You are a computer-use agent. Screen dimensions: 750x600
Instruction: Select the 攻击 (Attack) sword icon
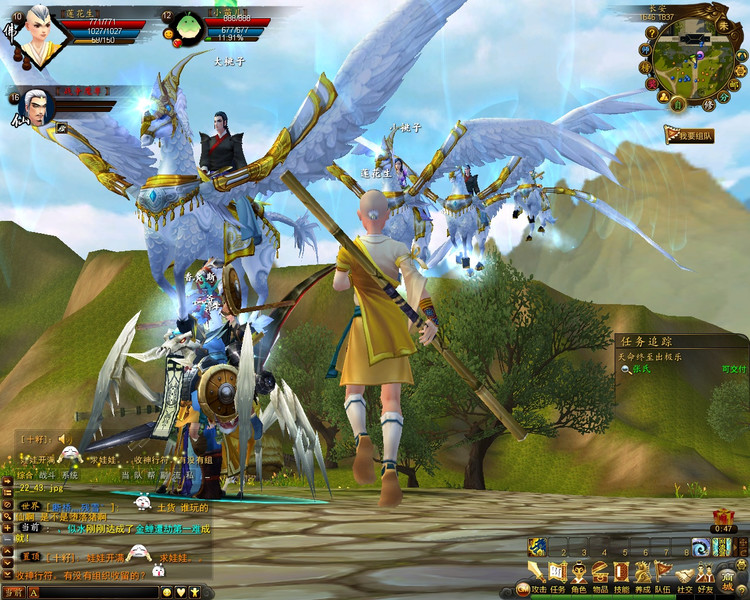click(x=538, y=573)
